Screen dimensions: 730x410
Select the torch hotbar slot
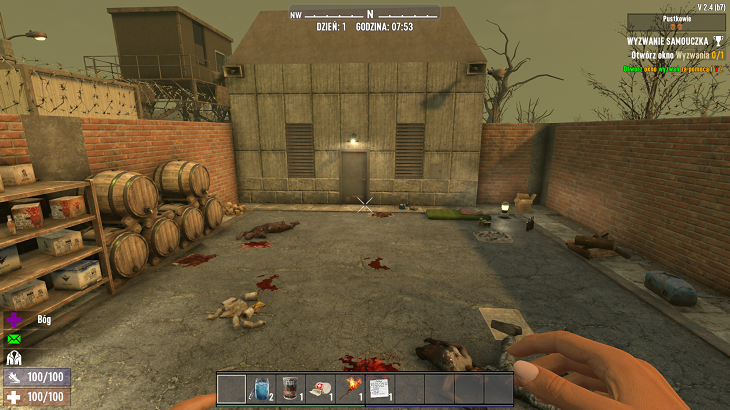tap(351, 388)
